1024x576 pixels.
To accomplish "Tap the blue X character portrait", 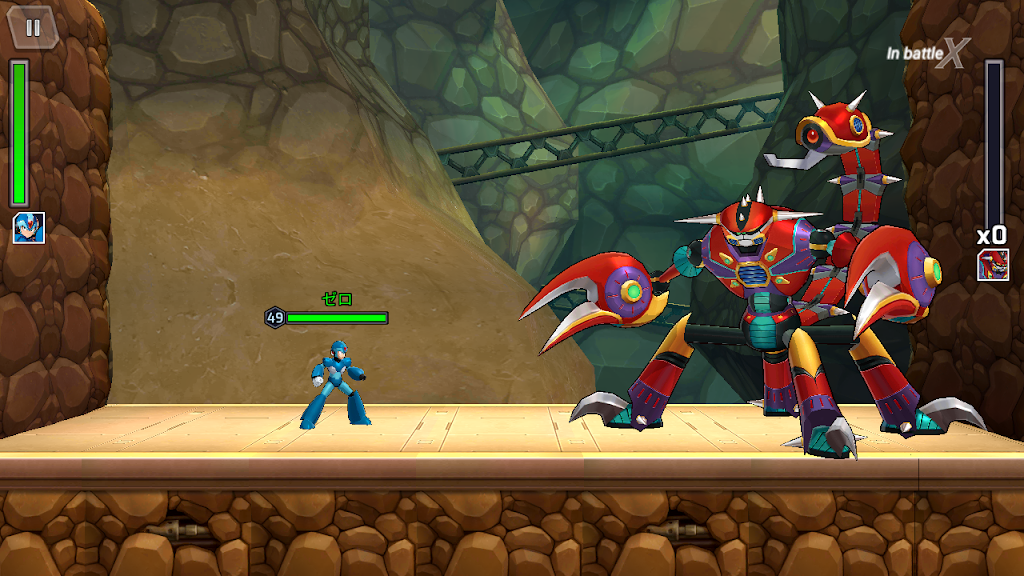I will (28, 228).
